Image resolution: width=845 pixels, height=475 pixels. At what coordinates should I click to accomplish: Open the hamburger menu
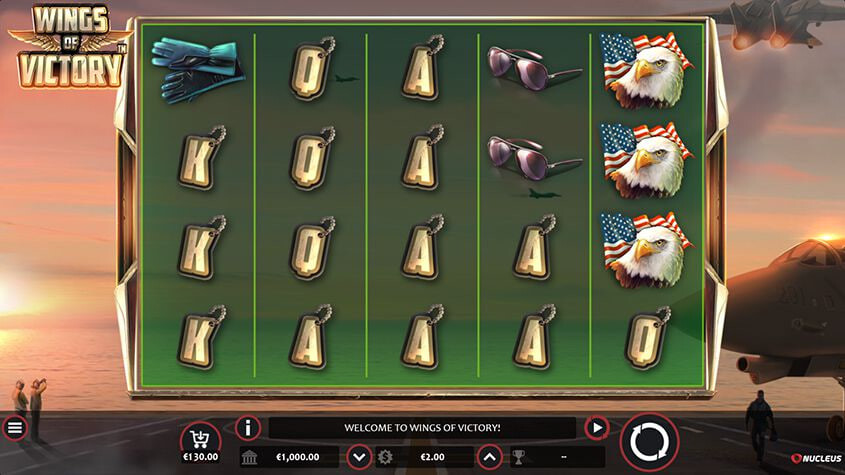point(15,429)
